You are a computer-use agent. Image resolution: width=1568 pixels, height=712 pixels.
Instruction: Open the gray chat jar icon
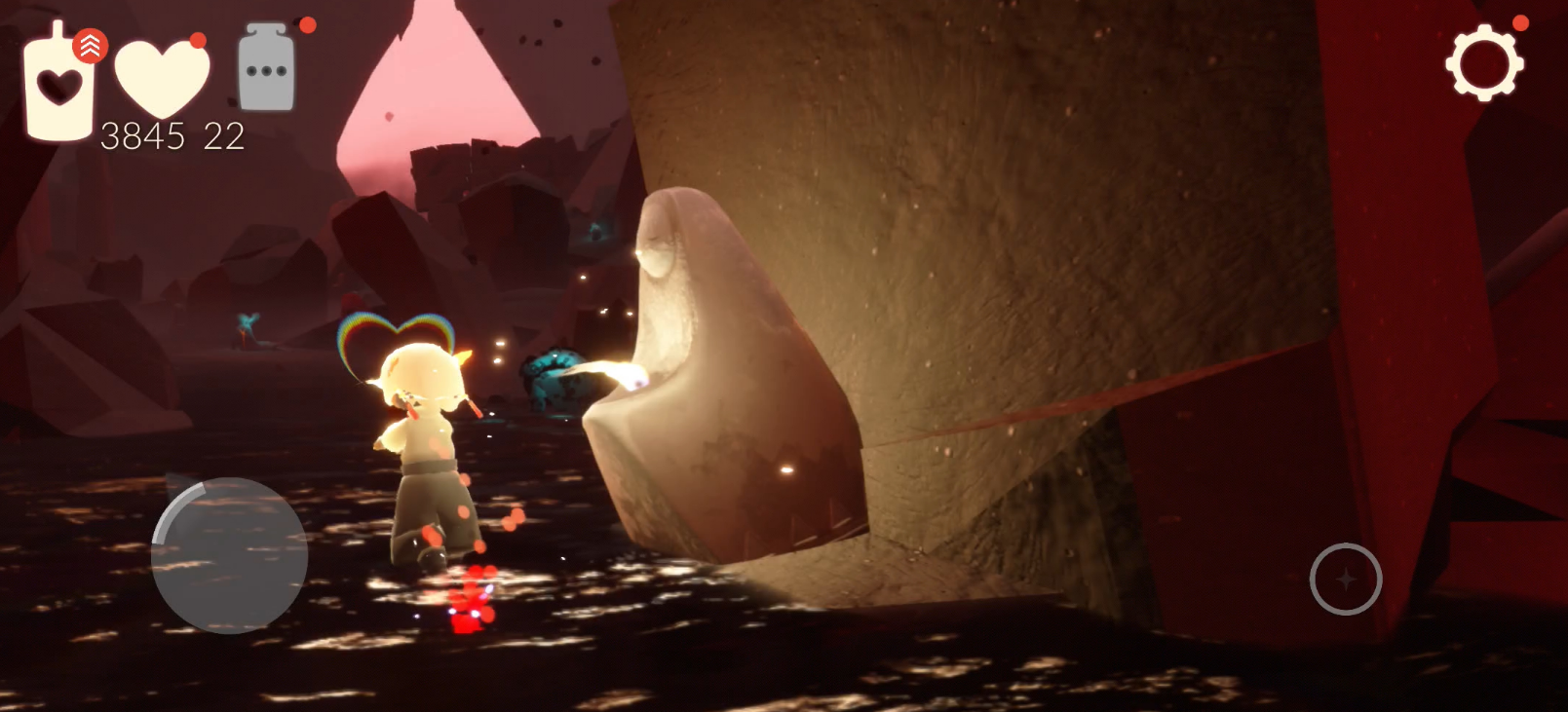tap(266, 68)
